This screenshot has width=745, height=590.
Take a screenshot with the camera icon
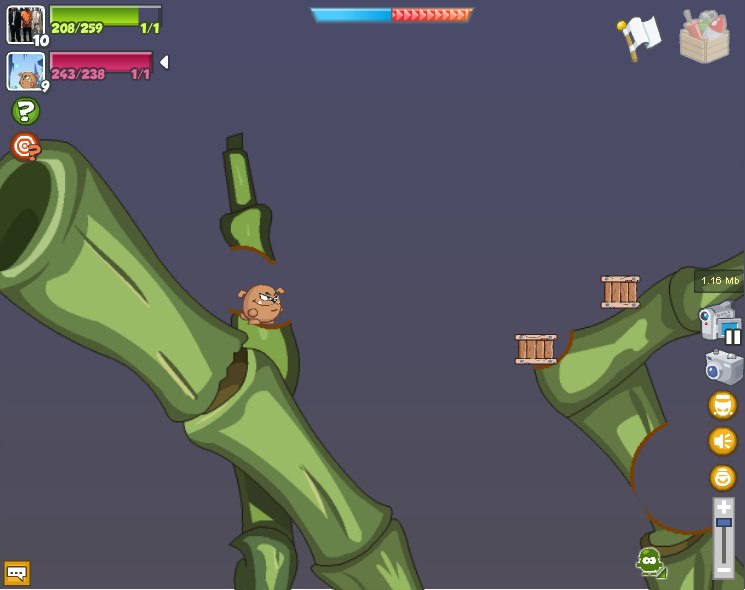click(723, 367)
